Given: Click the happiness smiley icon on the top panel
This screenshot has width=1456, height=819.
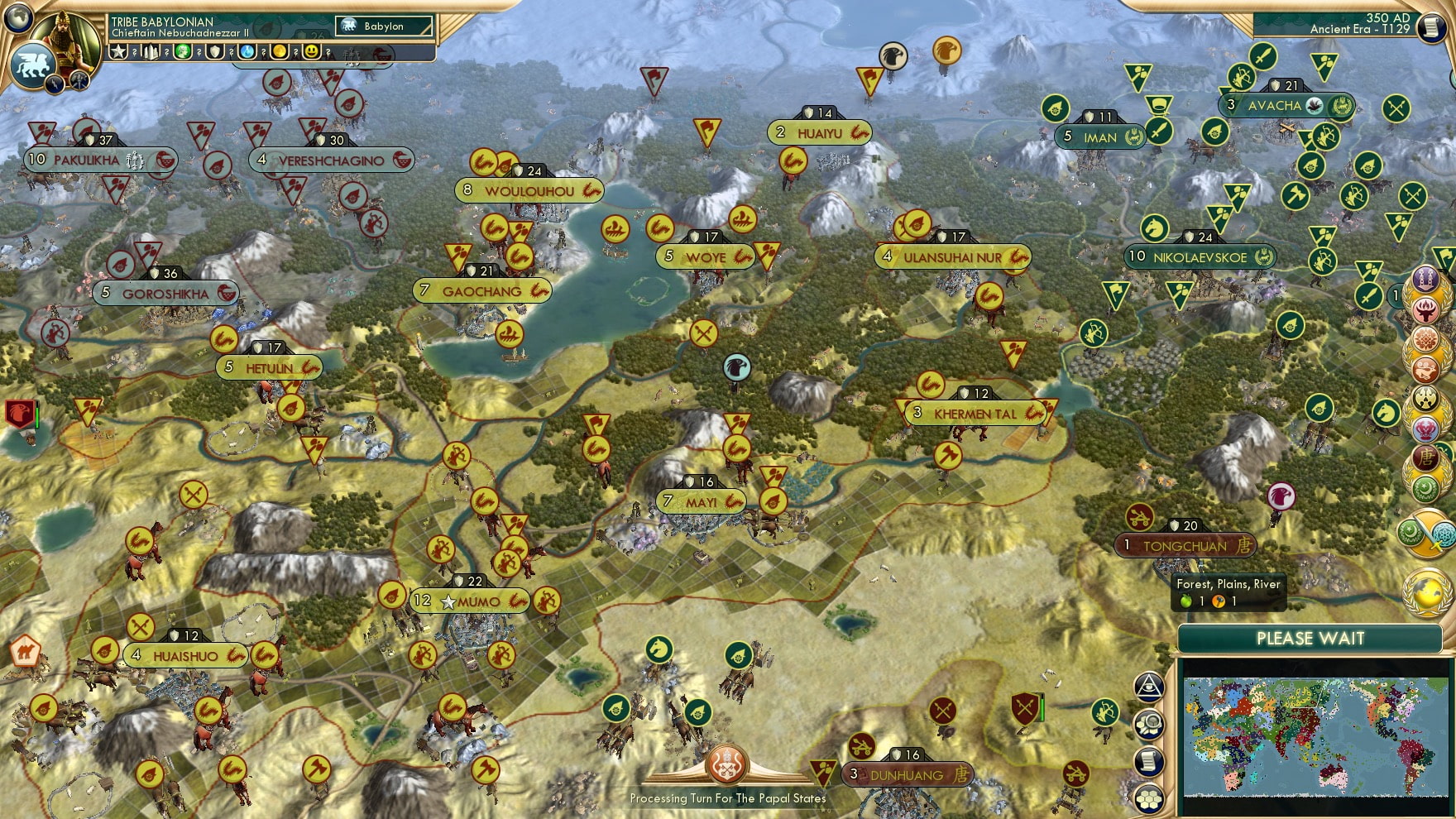Looking at the screenshot, I should 311,51.
